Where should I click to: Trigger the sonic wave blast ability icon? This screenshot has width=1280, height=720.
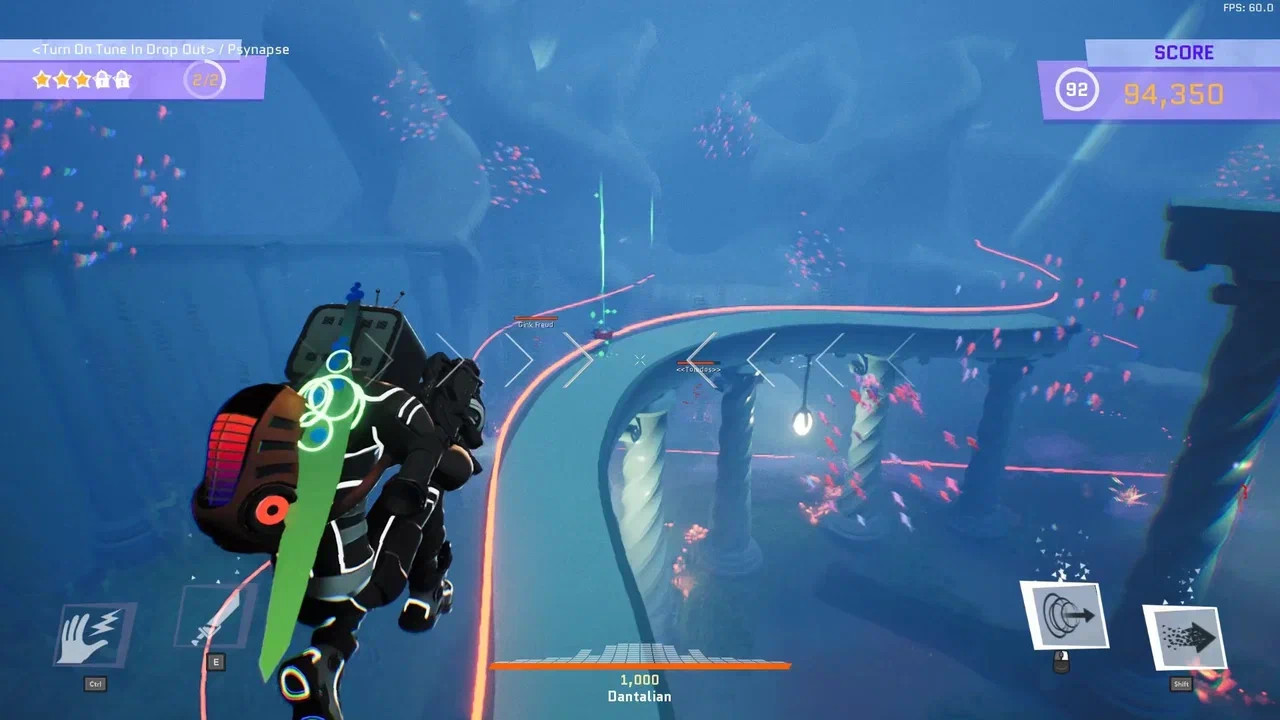[1065, 615]
